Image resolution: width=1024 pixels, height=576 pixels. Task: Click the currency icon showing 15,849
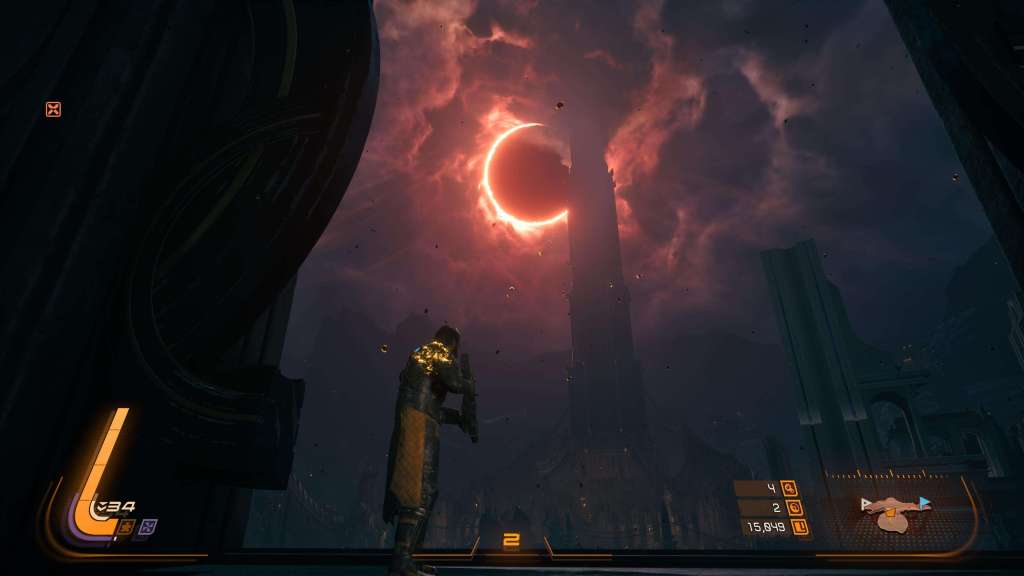(x=801, y=527)
